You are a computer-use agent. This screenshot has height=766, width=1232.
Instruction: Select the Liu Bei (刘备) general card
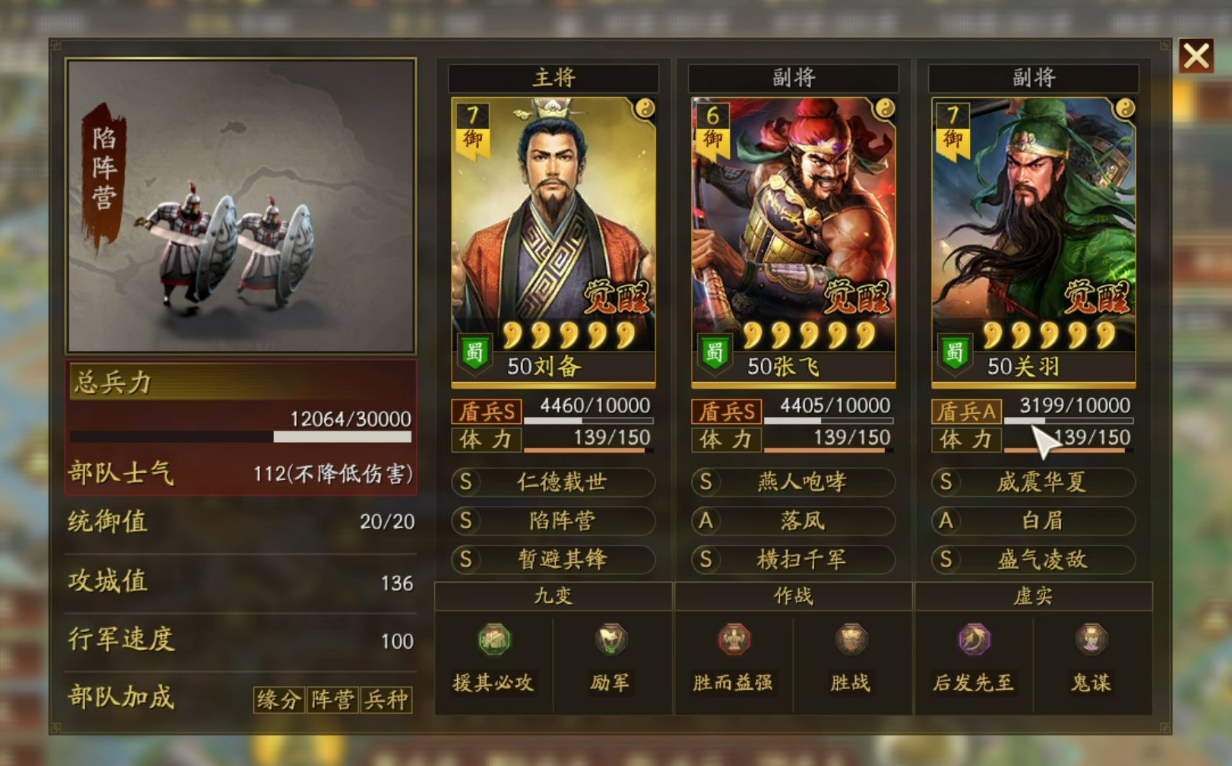[553, 240]
